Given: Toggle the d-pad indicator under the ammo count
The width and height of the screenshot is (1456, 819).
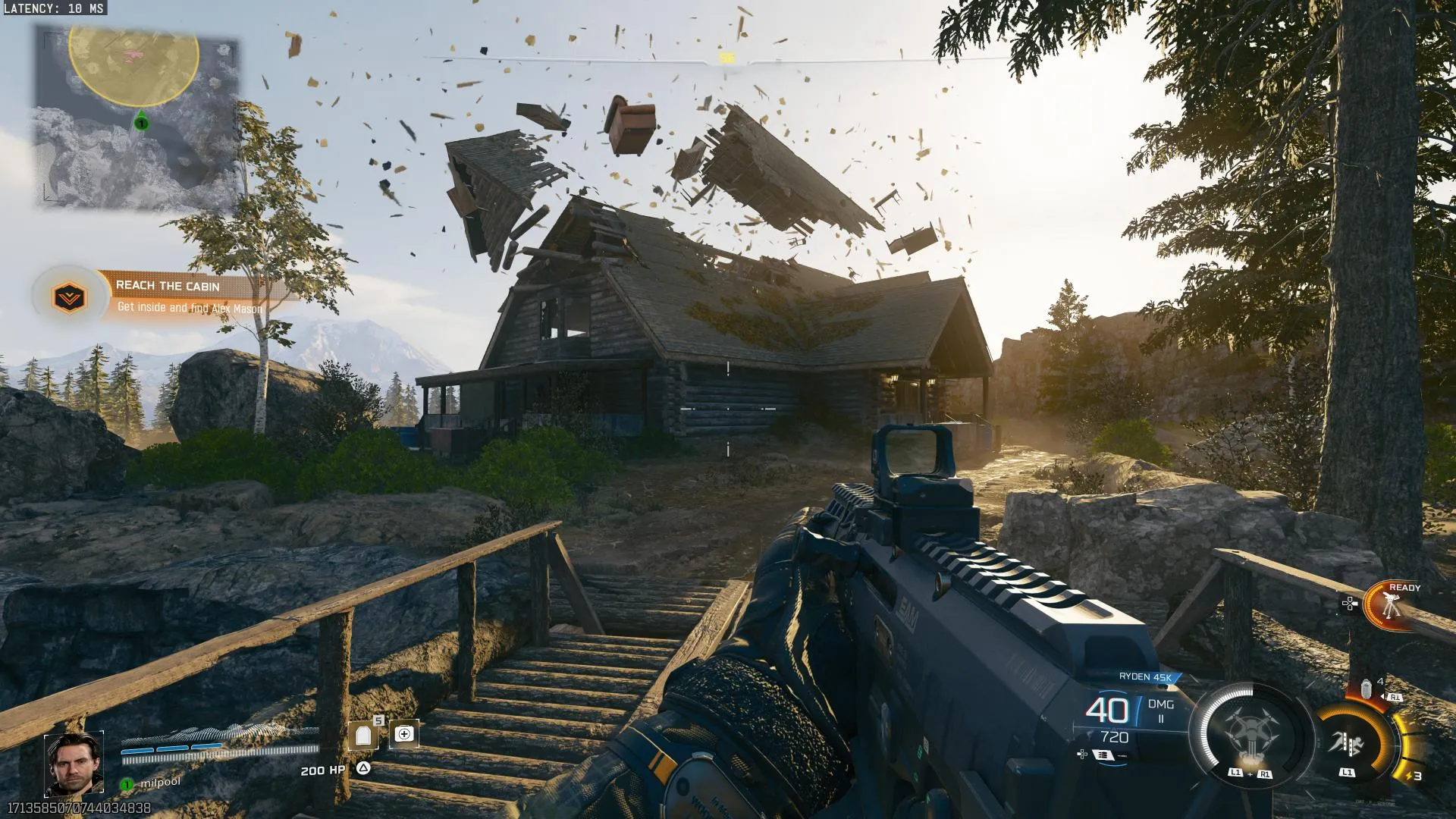Looking at the screenshot, I should pyautogui.click(x=1081, y=755).
